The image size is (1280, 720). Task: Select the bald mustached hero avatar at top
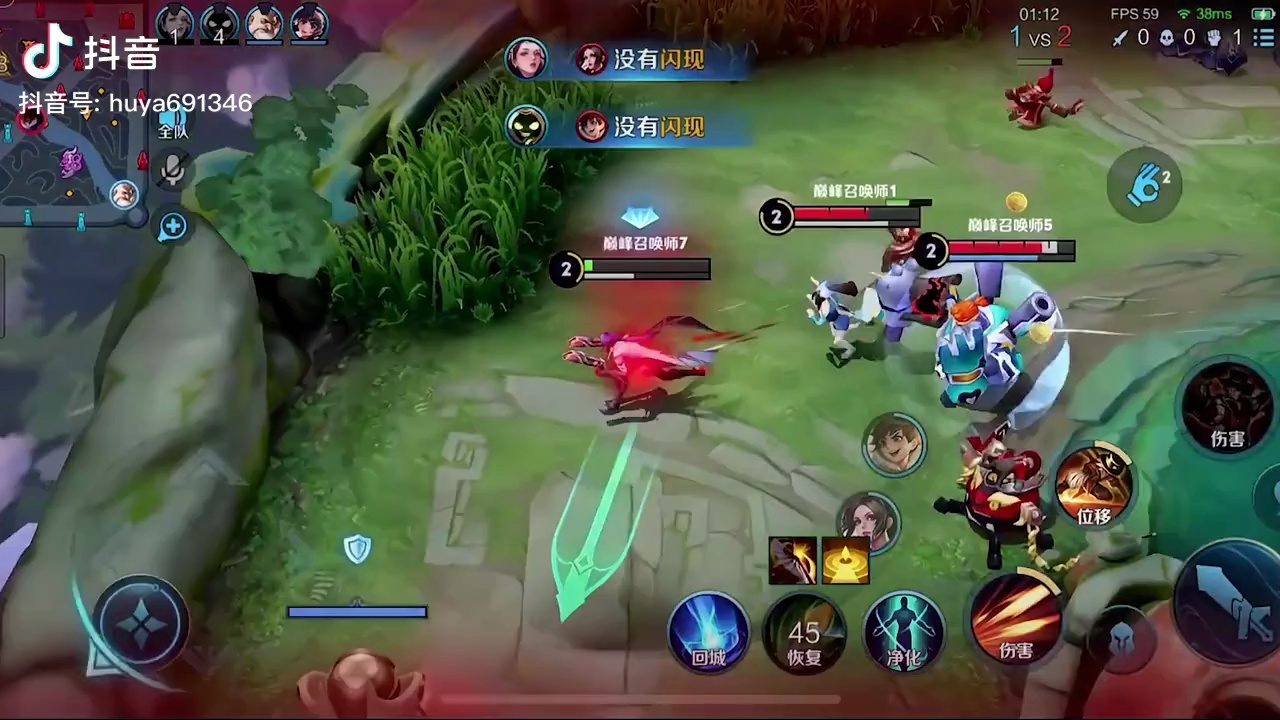[264, 22]
